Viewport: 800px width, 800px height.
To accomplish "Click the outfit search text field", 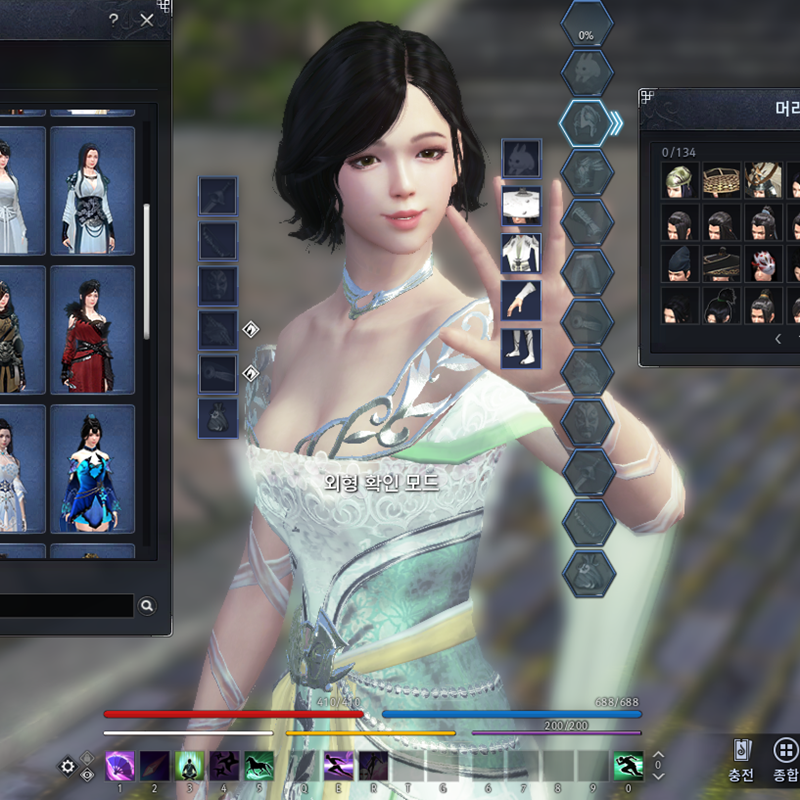I will (65, 605).
